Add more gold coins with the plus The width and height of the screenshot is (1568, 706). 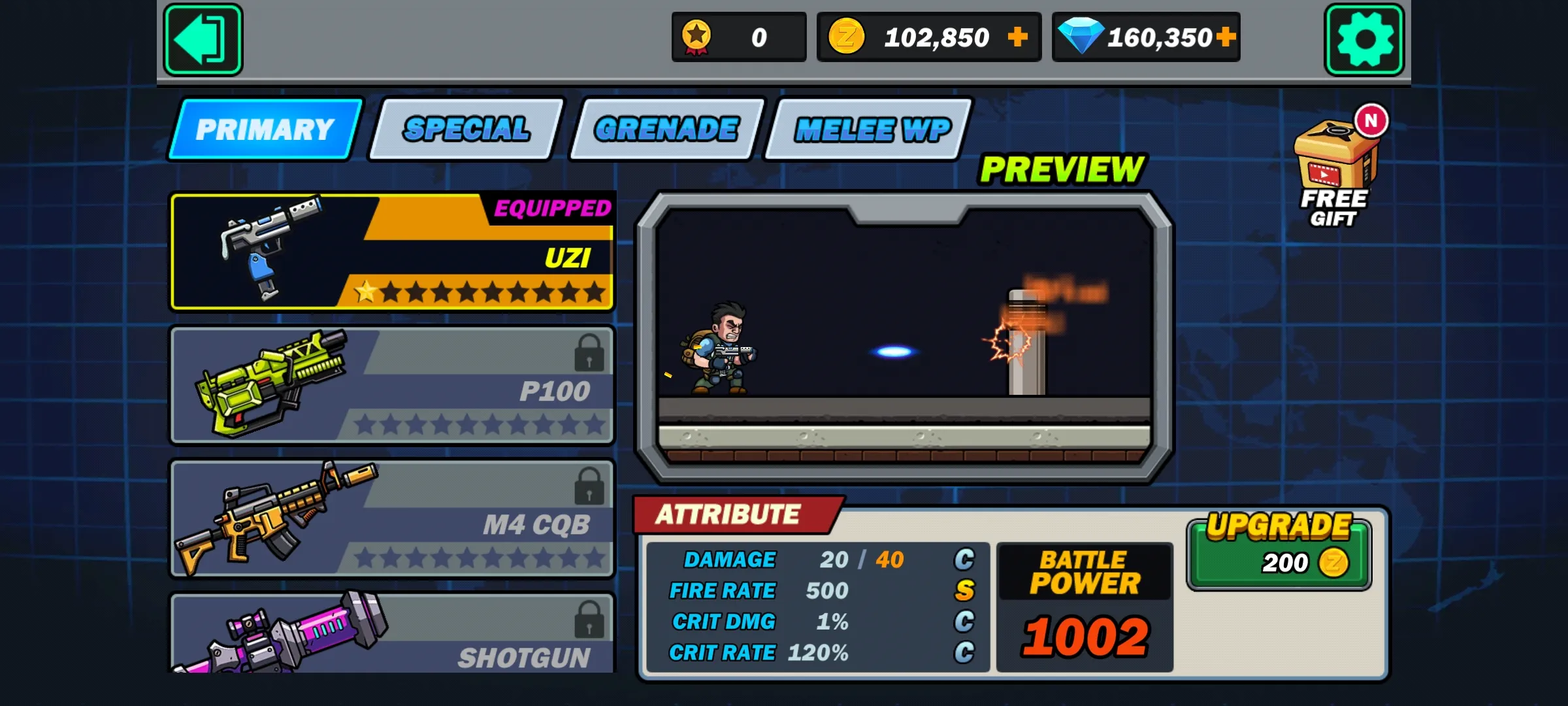[1017, 37]
